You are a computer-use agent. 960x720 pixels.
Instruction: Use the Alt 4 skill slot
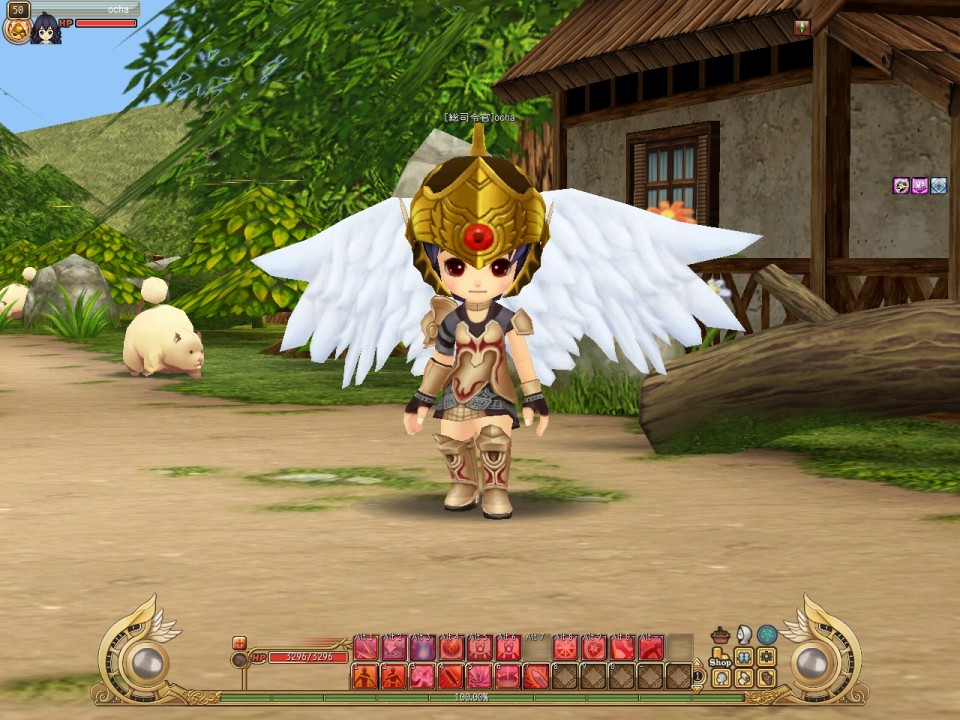451,648
